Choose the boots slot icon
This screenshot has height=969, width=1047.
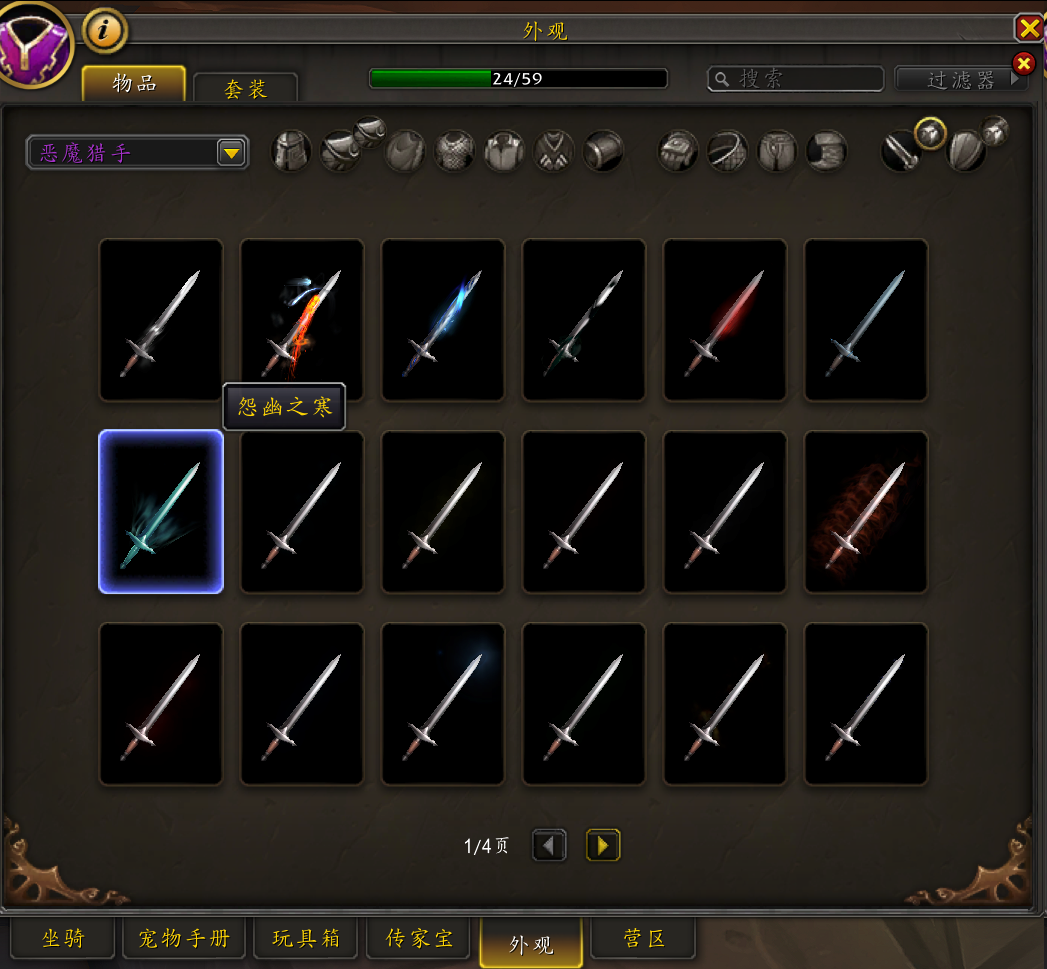pos(826,151)
